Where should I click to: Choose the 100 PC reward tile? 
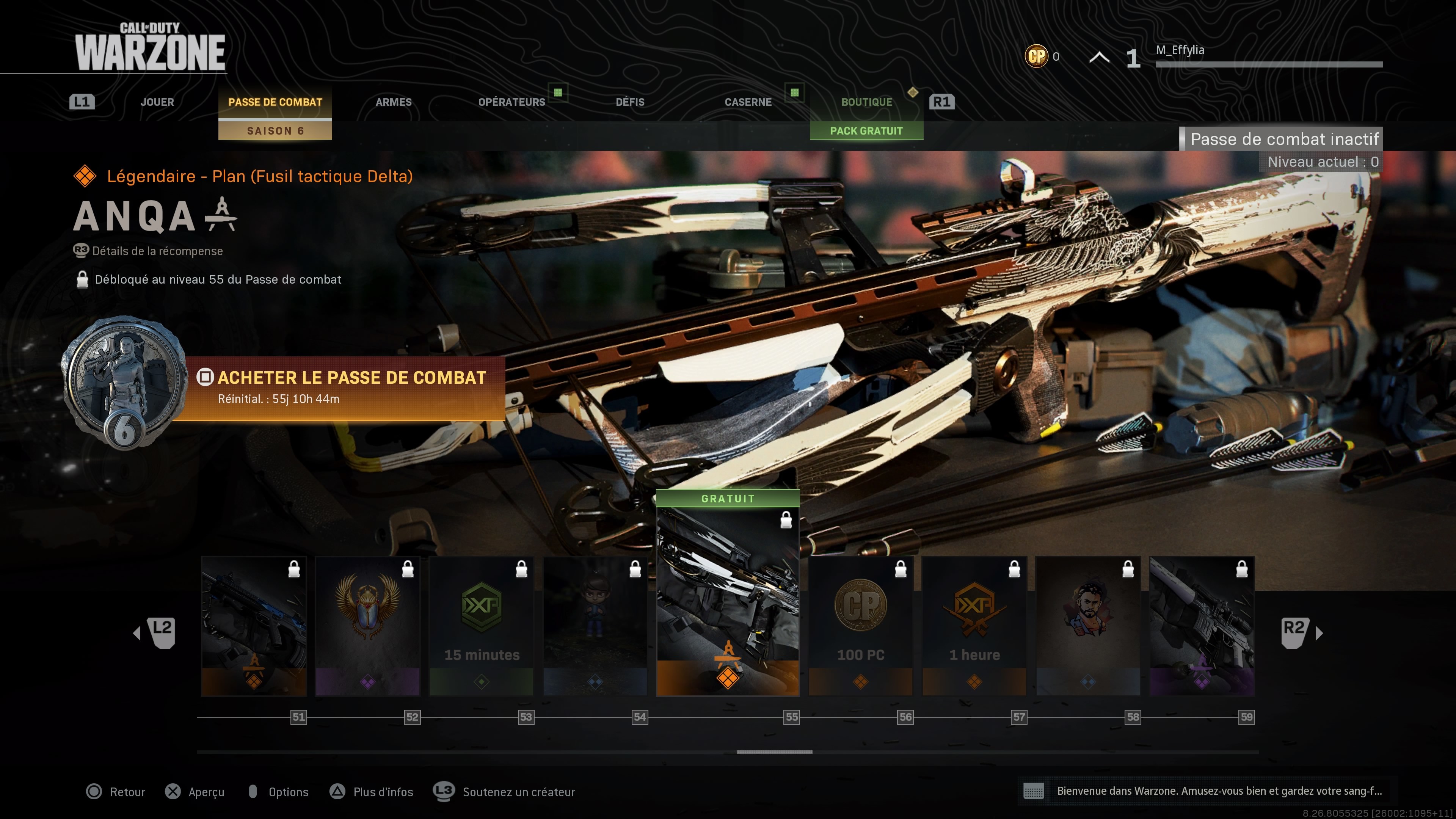860,626
